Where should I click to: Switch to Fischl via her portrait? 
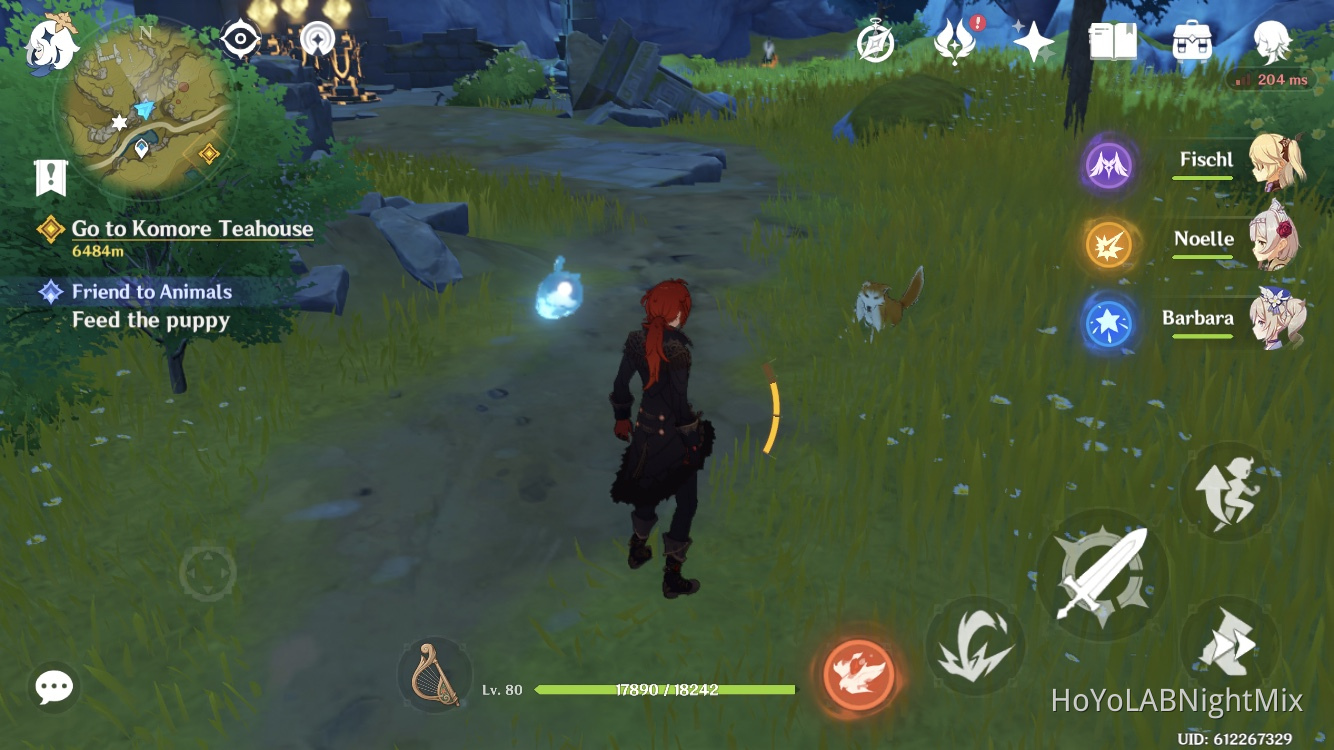(x=1285, y=165)
